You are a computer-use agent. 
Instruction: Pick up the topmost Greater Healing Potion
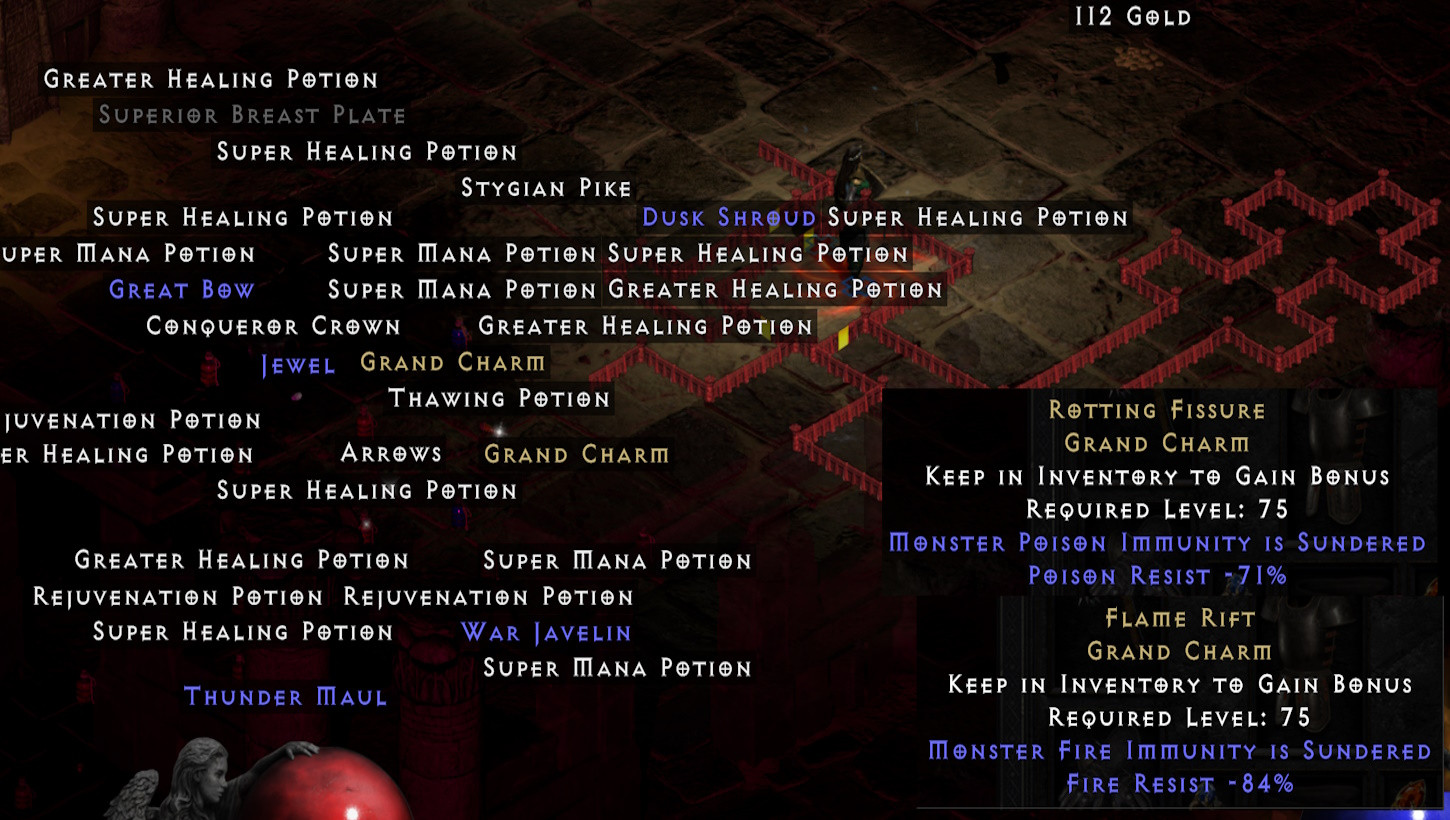click(210, 79)
